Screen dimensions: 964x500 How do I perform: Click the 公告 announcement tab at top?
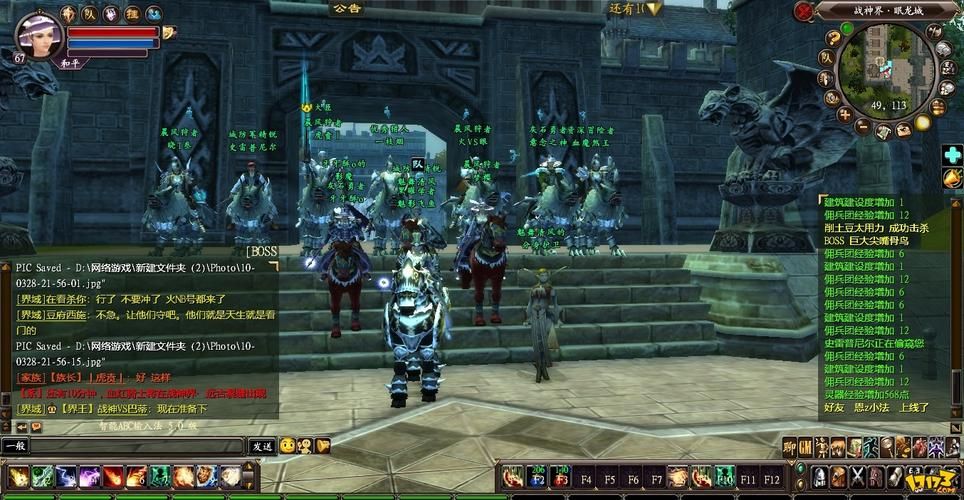(x=346, y=8)
